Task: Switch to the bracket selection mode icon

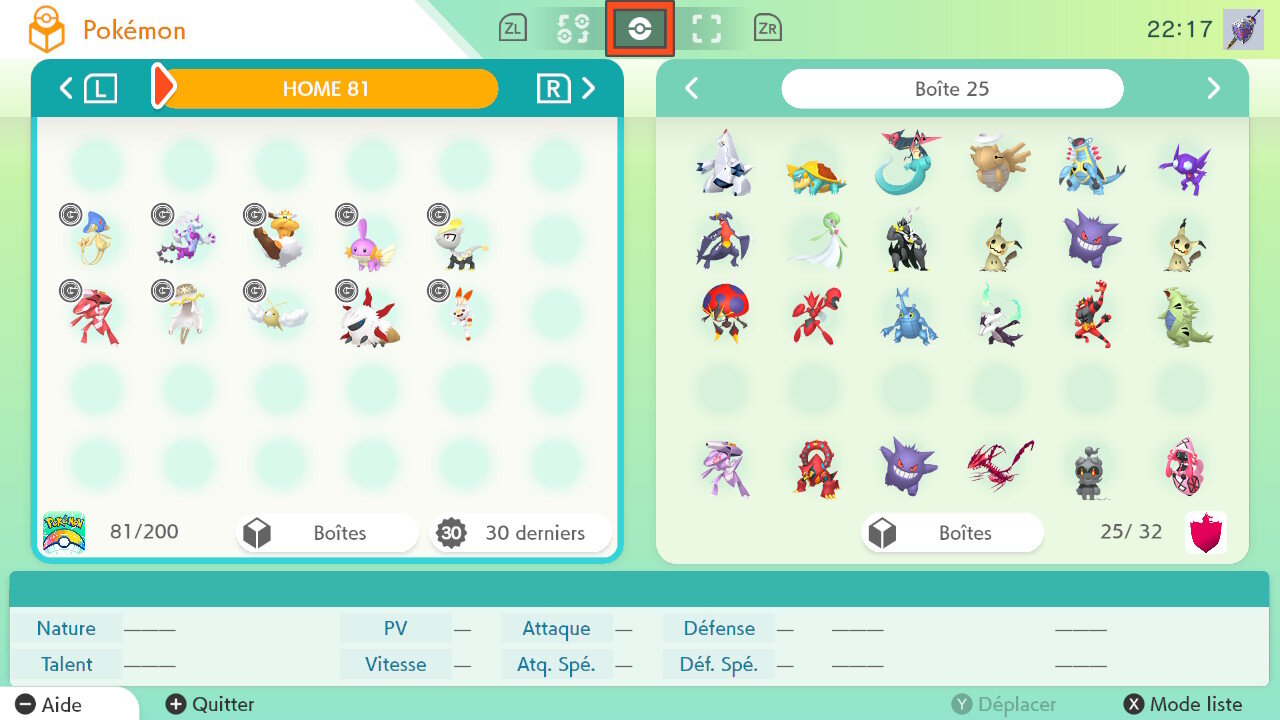Action: 707,29
